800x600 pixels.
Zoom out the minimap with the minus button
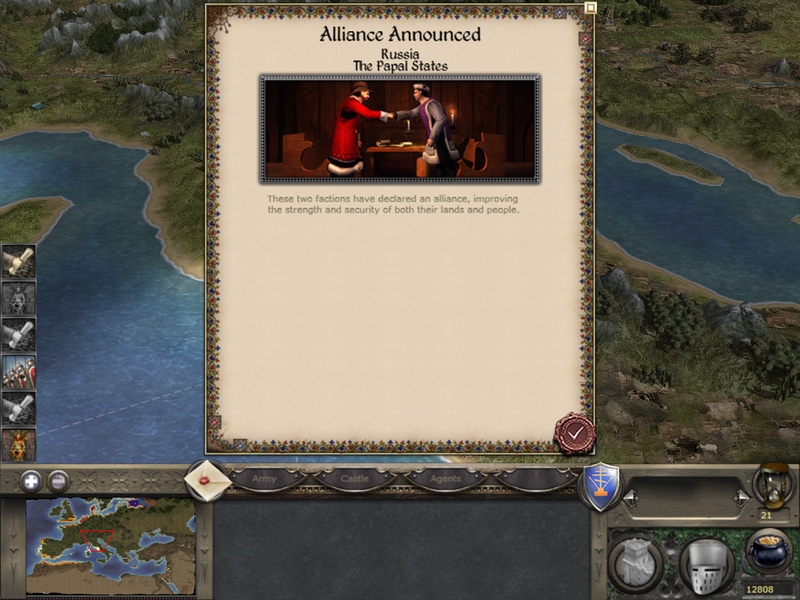pyautogui.click(x=59, y=479)
